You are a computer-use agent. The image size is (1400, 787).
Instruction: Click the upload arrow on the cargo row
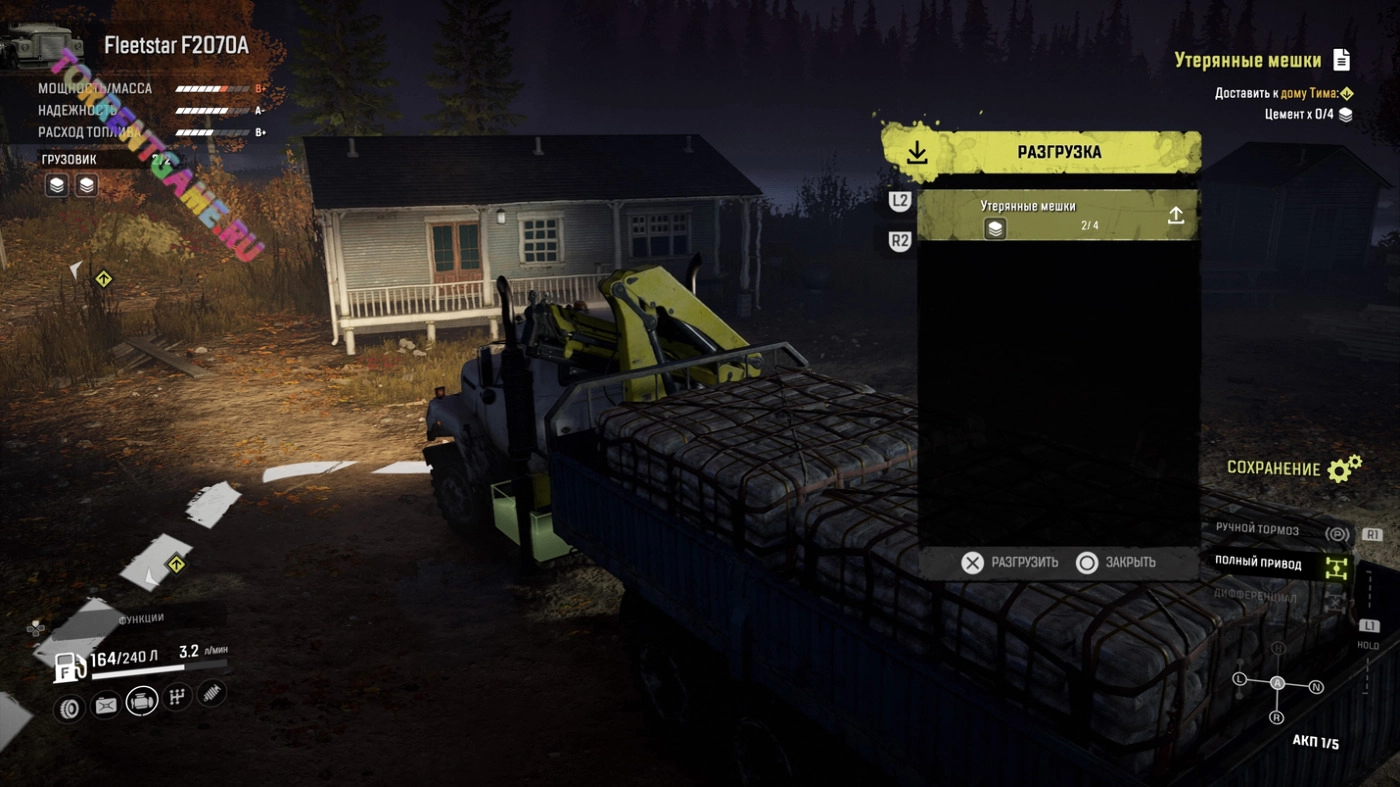pos(1176,215)
